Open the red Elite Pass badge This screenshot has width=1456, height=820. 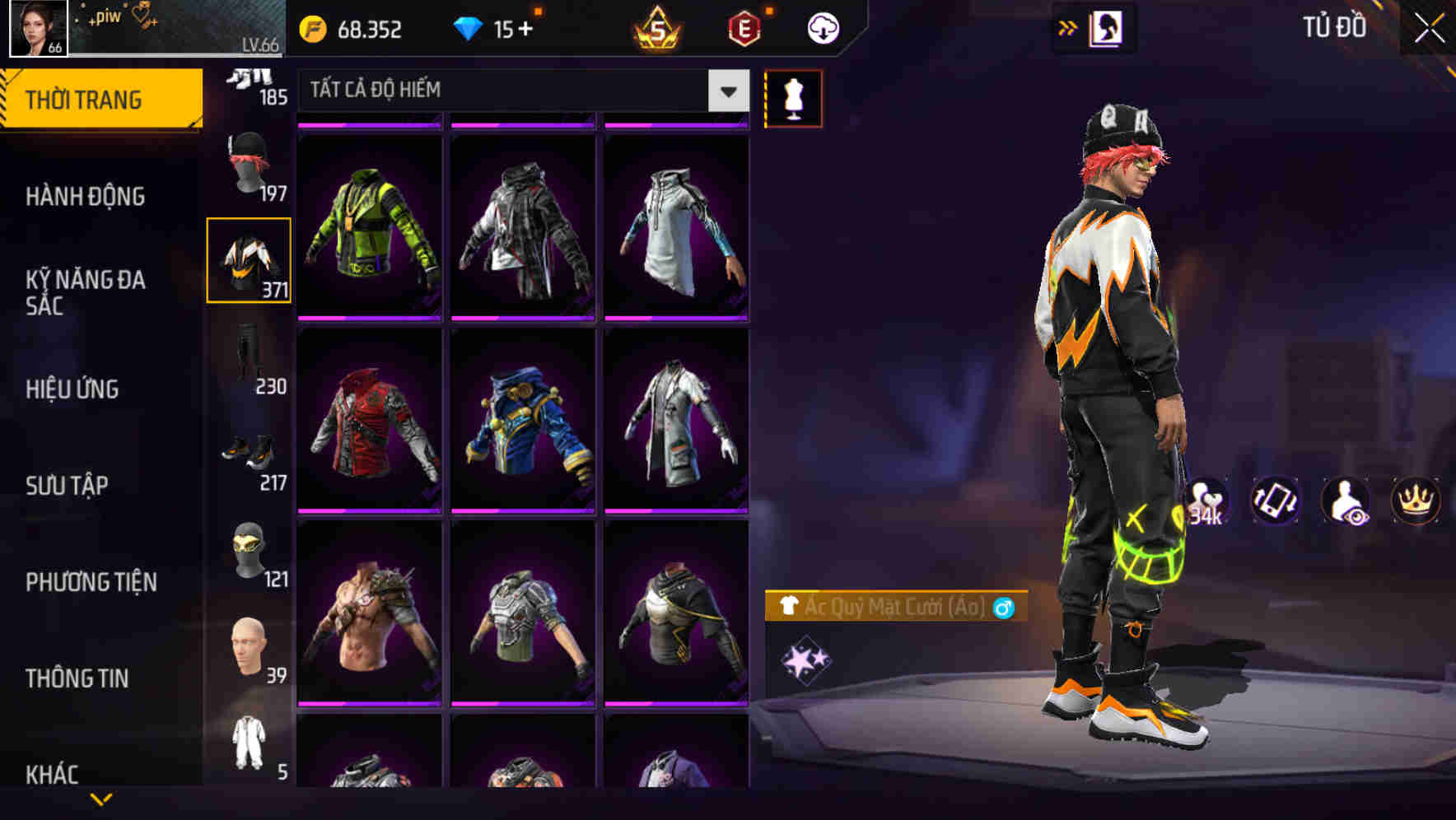pos(745,29)
